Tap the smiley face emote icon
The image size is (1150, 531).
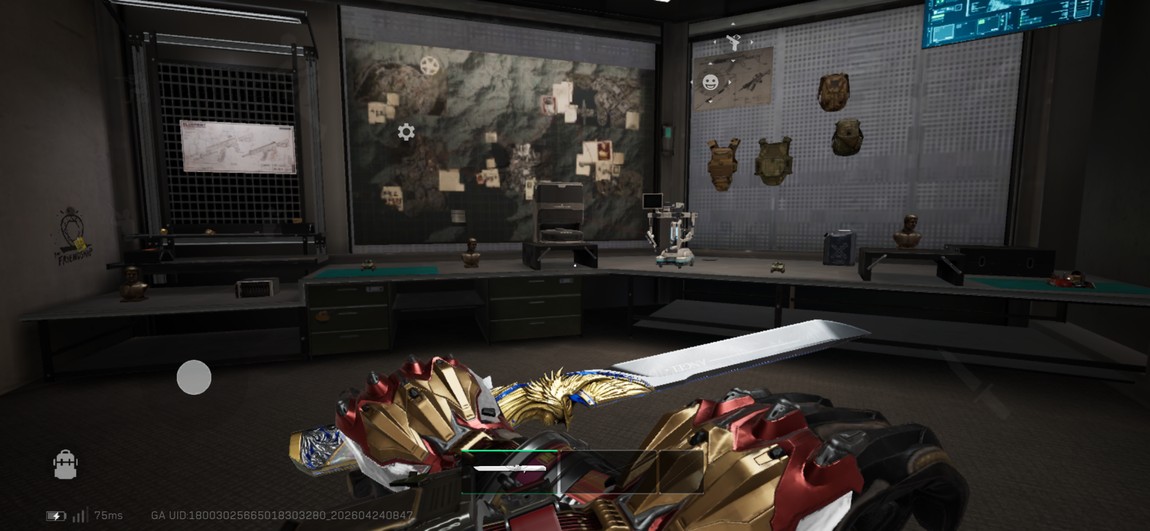tap(710, 82)
